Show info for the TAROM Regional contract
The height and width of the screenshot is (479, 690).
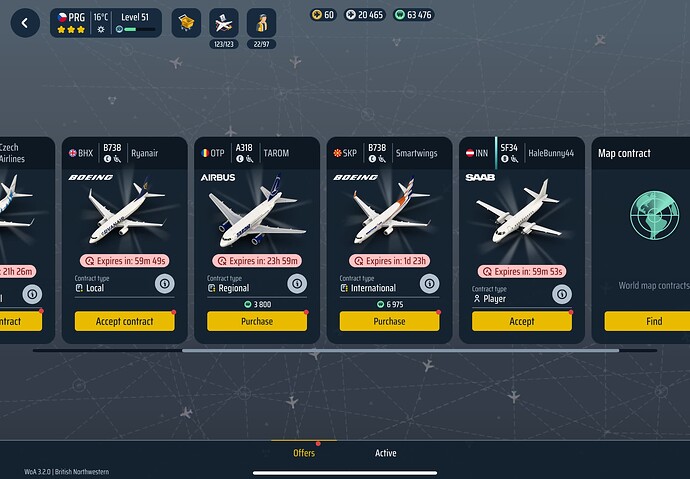296,284
